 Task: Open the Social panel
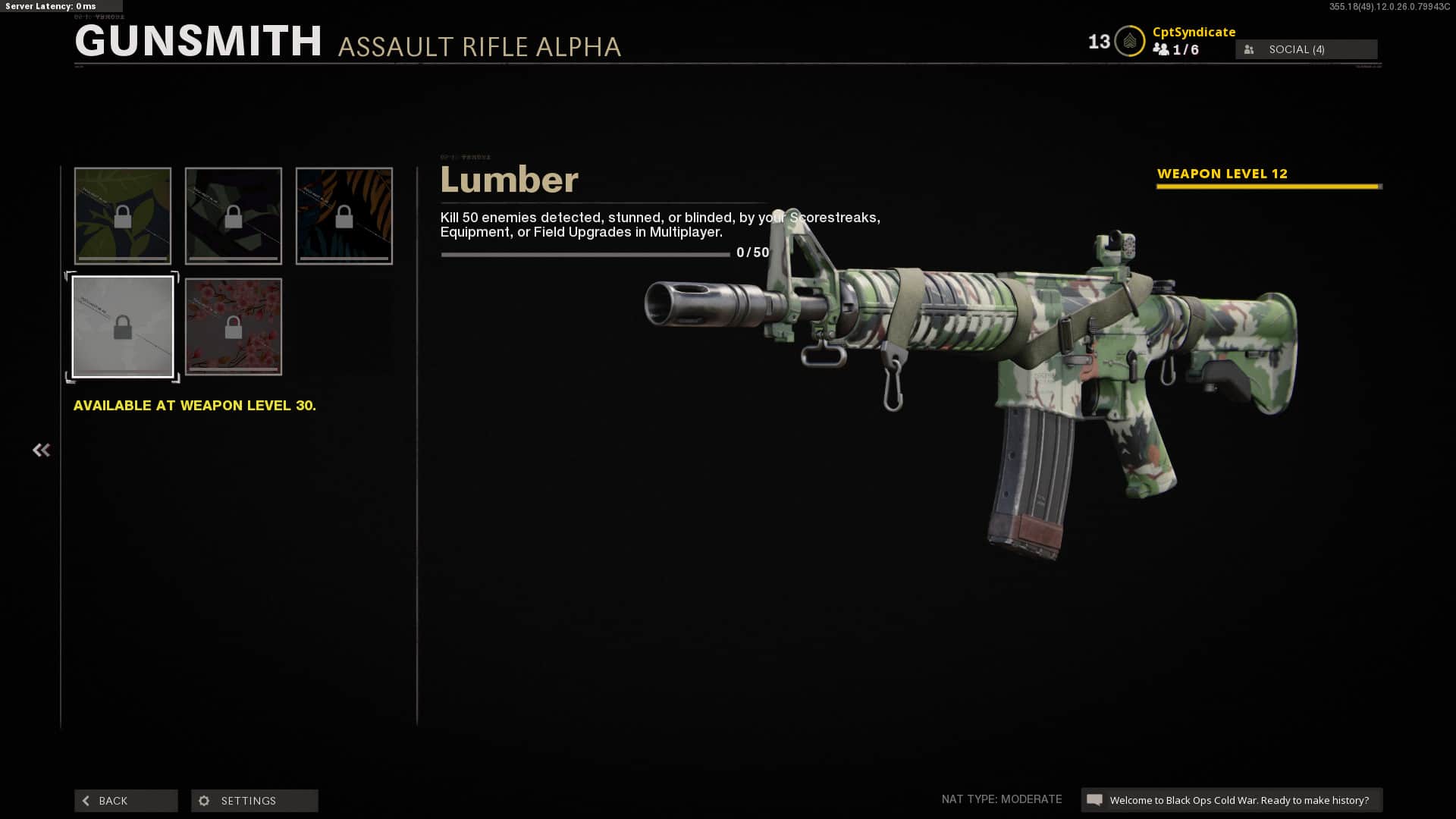tap(1306, 49)
